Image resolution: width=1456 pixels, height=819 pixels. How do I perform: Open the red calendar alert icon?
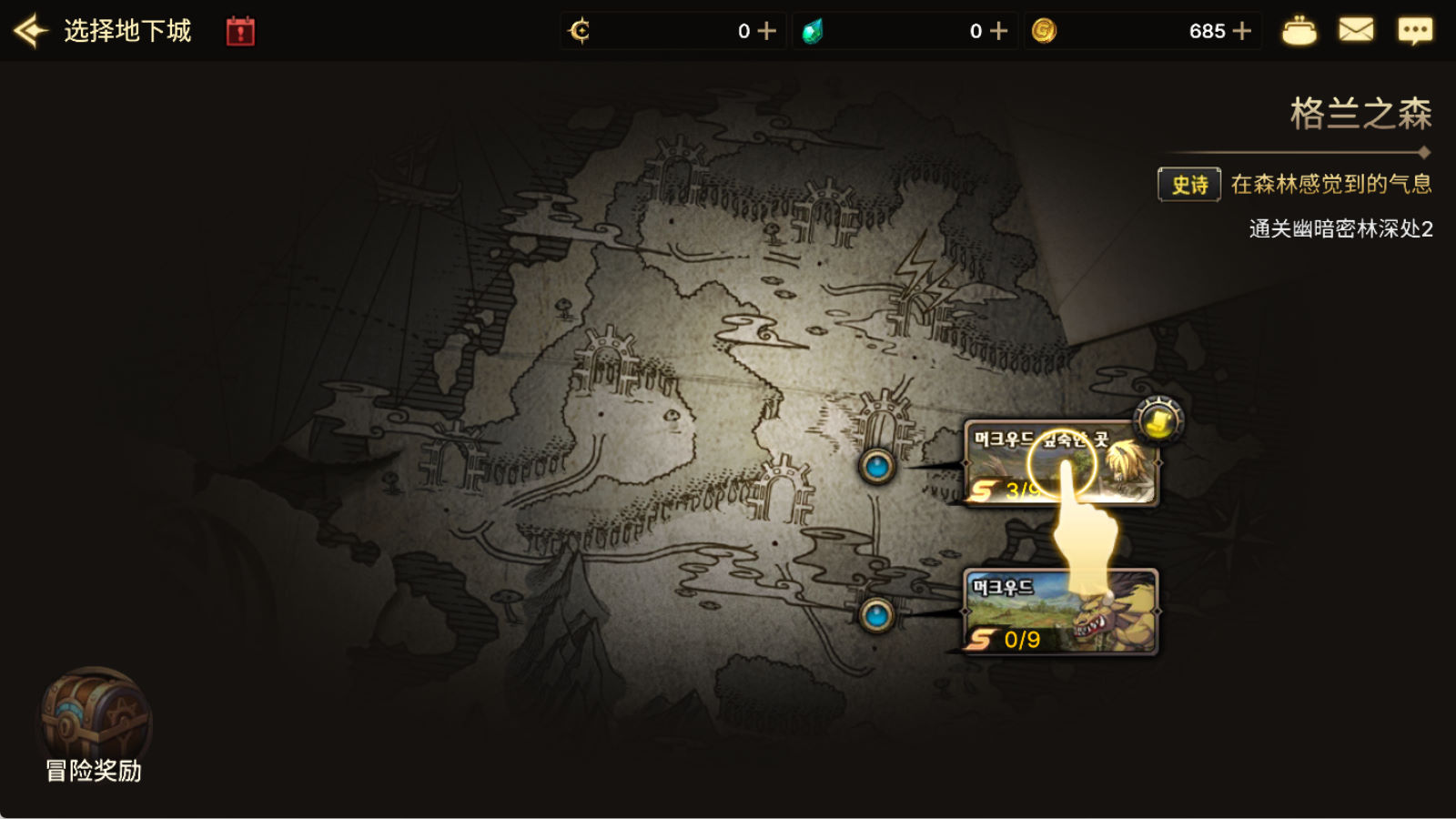[x=240, y=31]
